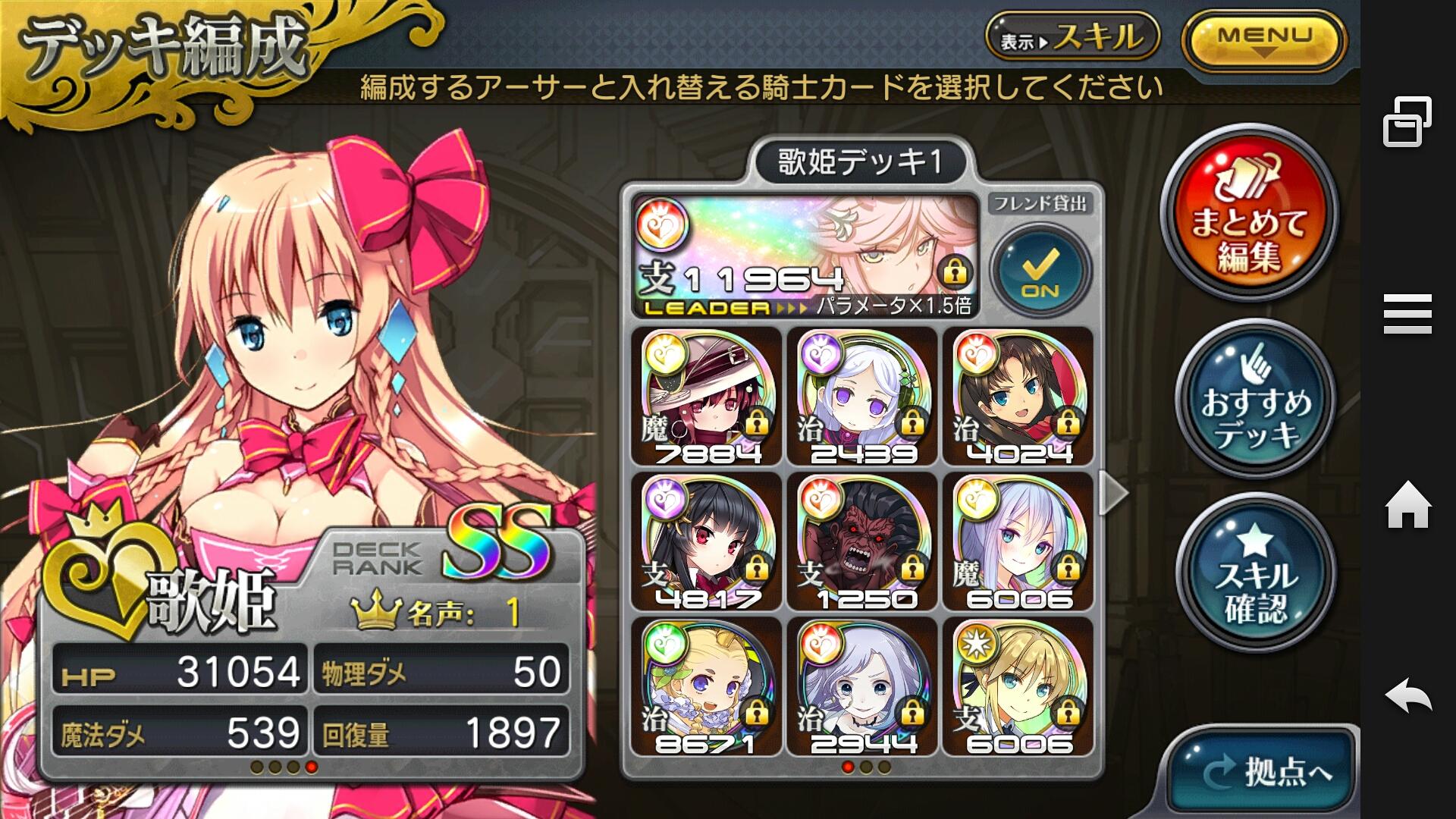Image resolution: width=1456 pixels, height=819 pixels.
Task: Show the next deck page arrow
Action: 1113,492
